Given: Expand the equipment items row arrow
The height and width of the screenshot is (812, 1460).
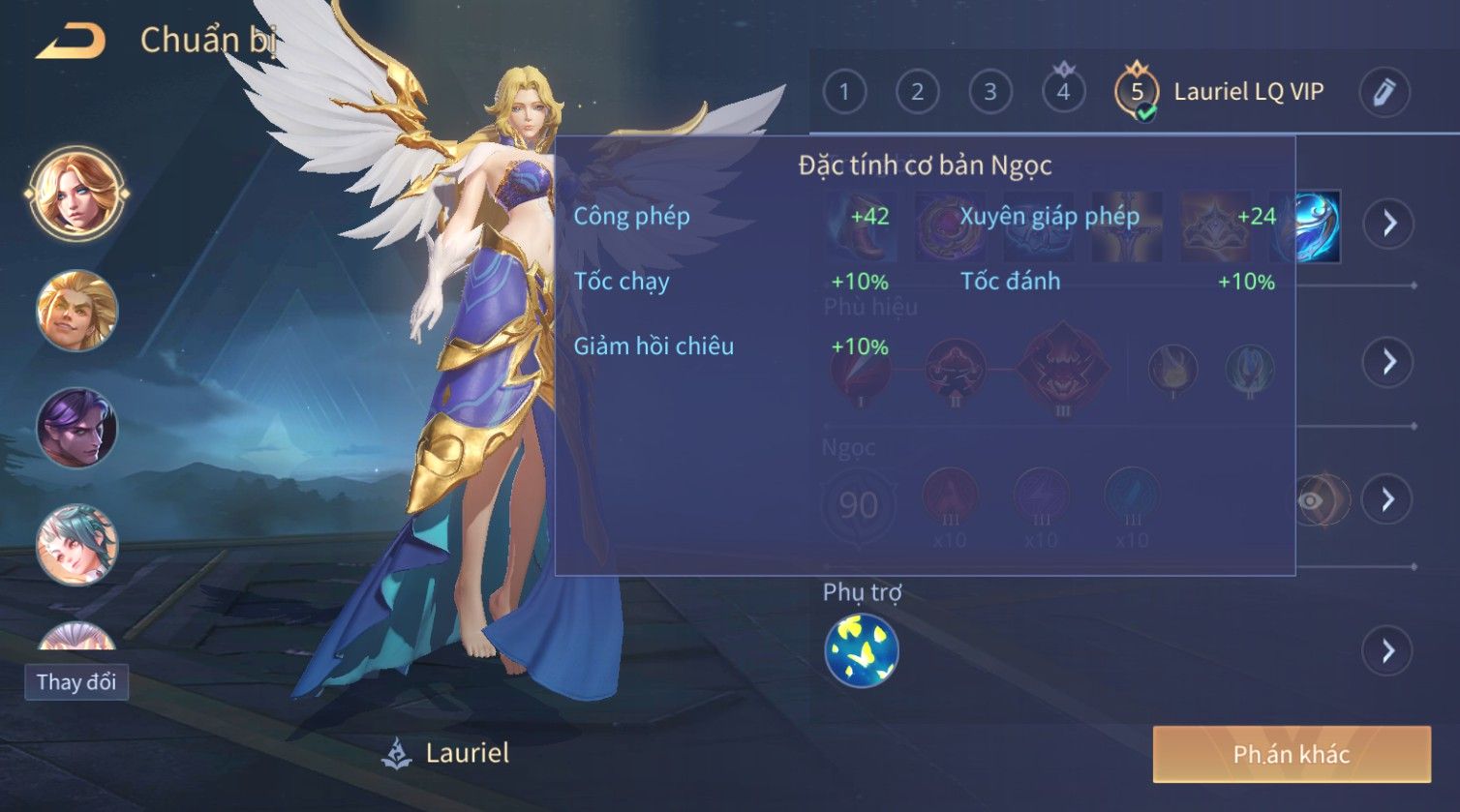Looking at the screenshot, I should pyautogui.click(x=1388, y=224).
